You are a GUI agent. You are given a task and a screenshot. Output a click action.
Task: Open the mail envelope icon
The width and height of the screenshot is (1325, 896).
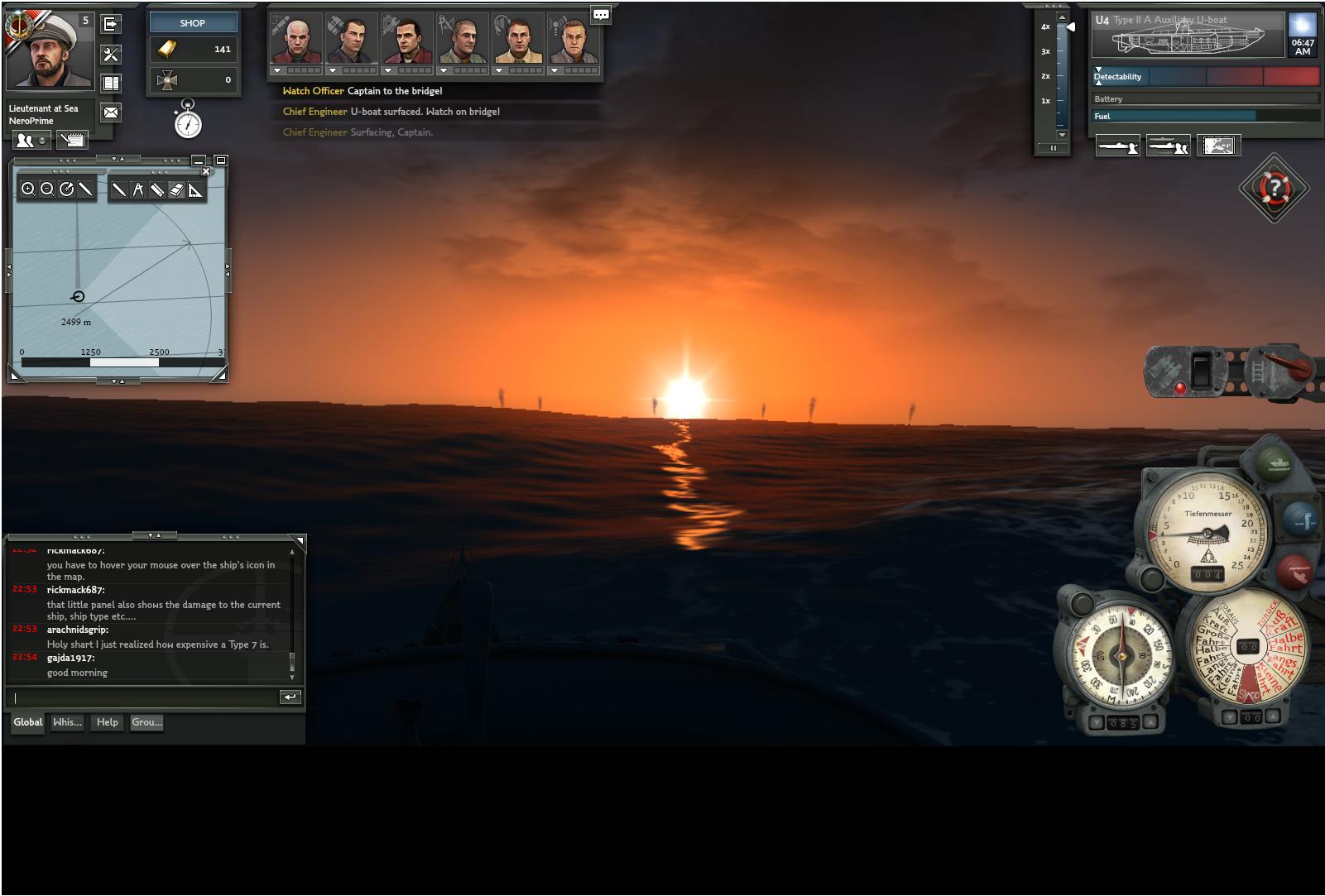(x=110, y=112)
